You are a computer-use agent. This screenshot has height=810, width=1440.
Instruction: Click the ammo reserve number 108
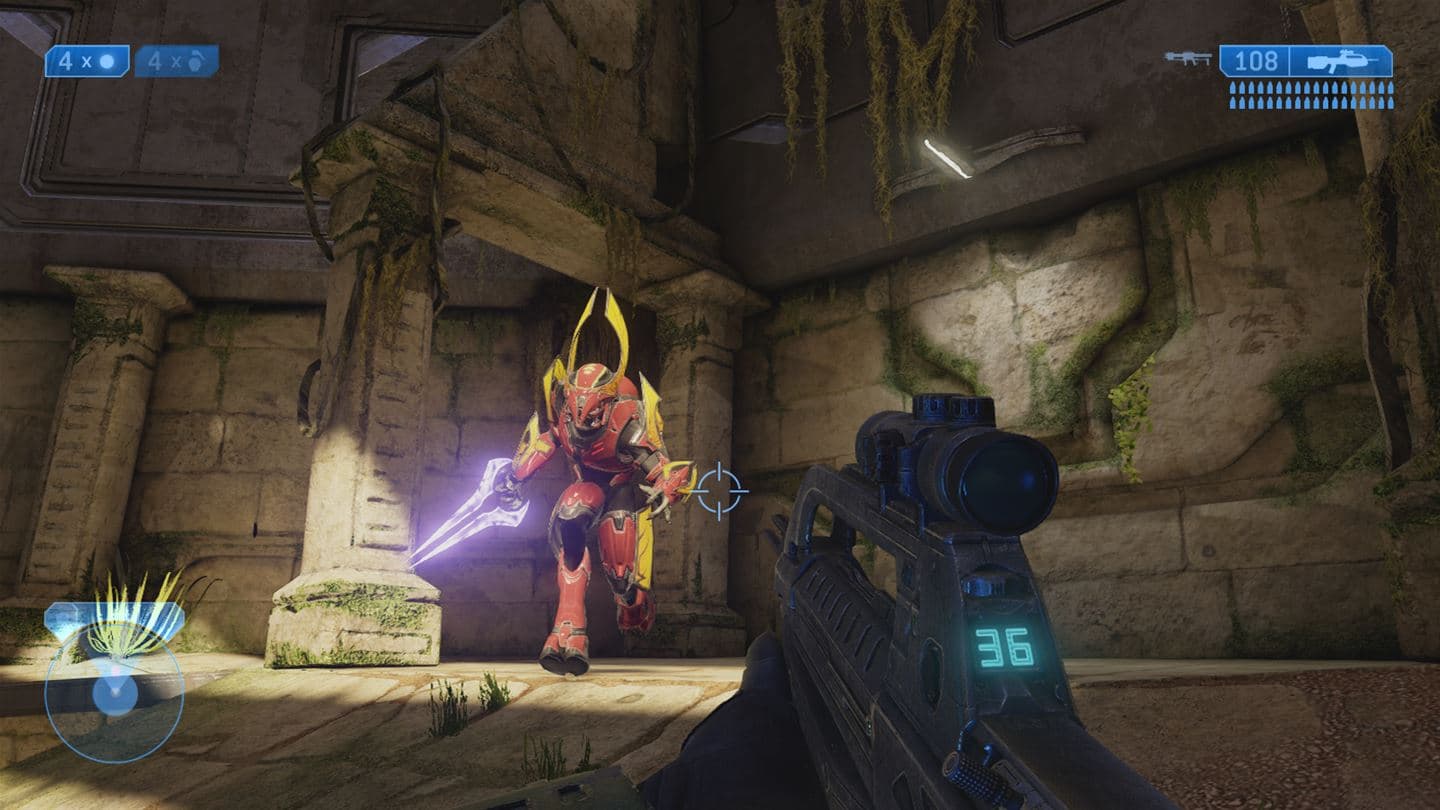pyautogui.click(x=1257, y=60)
